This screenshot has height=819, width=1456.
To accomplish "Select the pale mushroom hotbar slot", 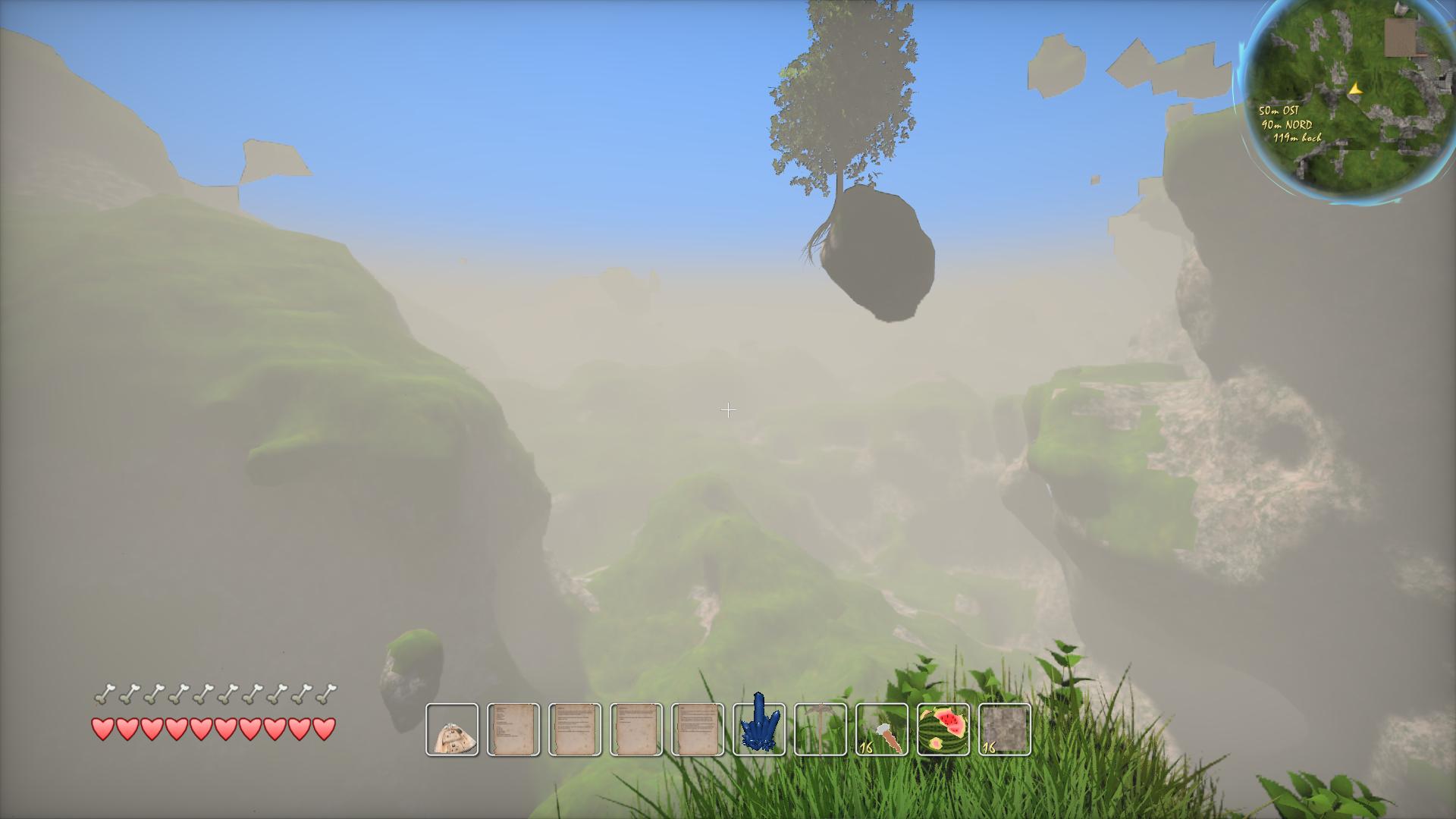I will pos(452,730).
